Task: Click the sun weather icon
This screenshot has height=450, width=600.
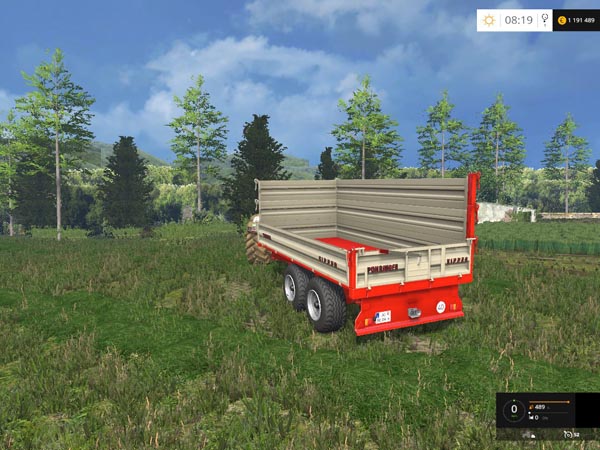Action: (x=489, y=20)
